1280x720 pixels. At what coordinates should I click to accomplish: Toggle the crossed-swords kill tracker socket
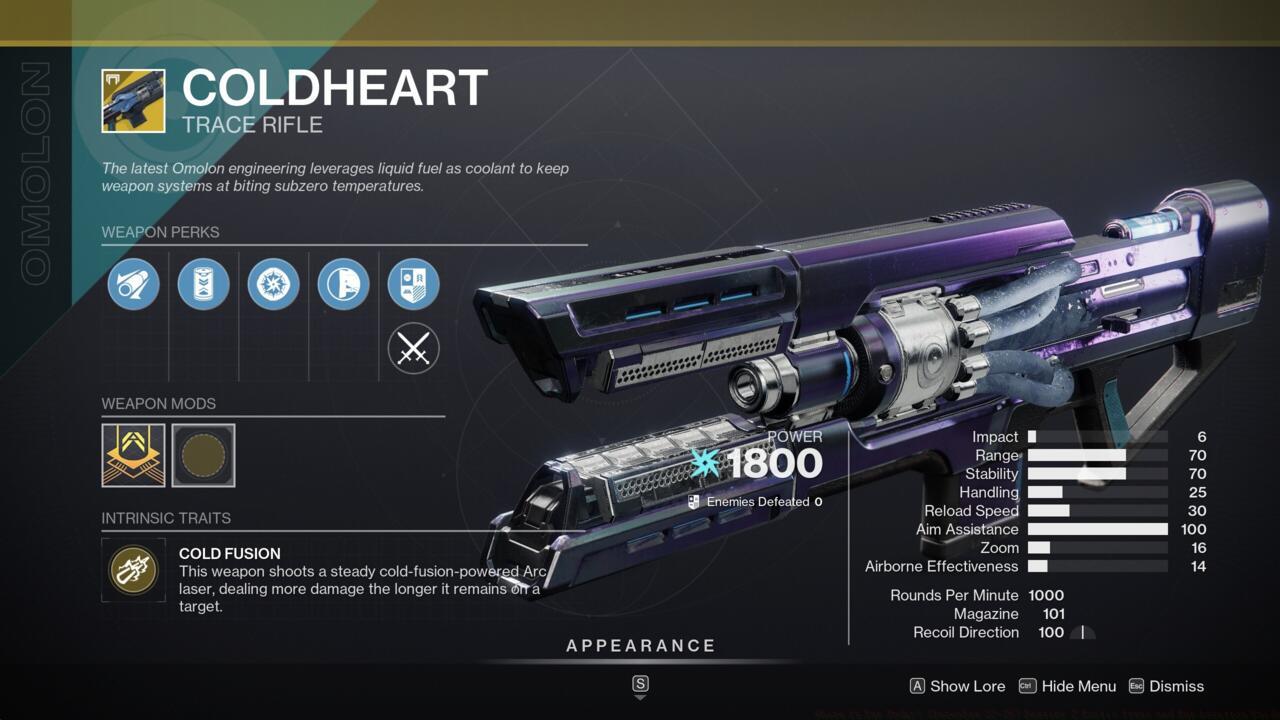tap(413, 350)
